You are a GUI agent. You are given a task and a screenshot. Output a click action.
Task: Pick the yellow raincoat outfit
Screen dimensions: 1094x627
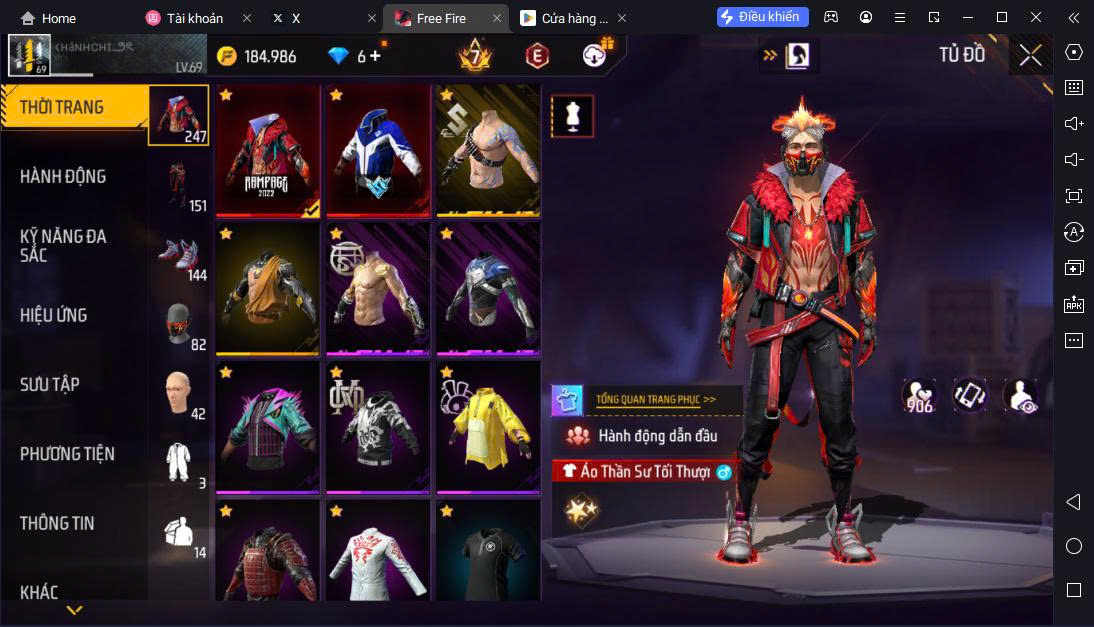(x=487, y=427)
